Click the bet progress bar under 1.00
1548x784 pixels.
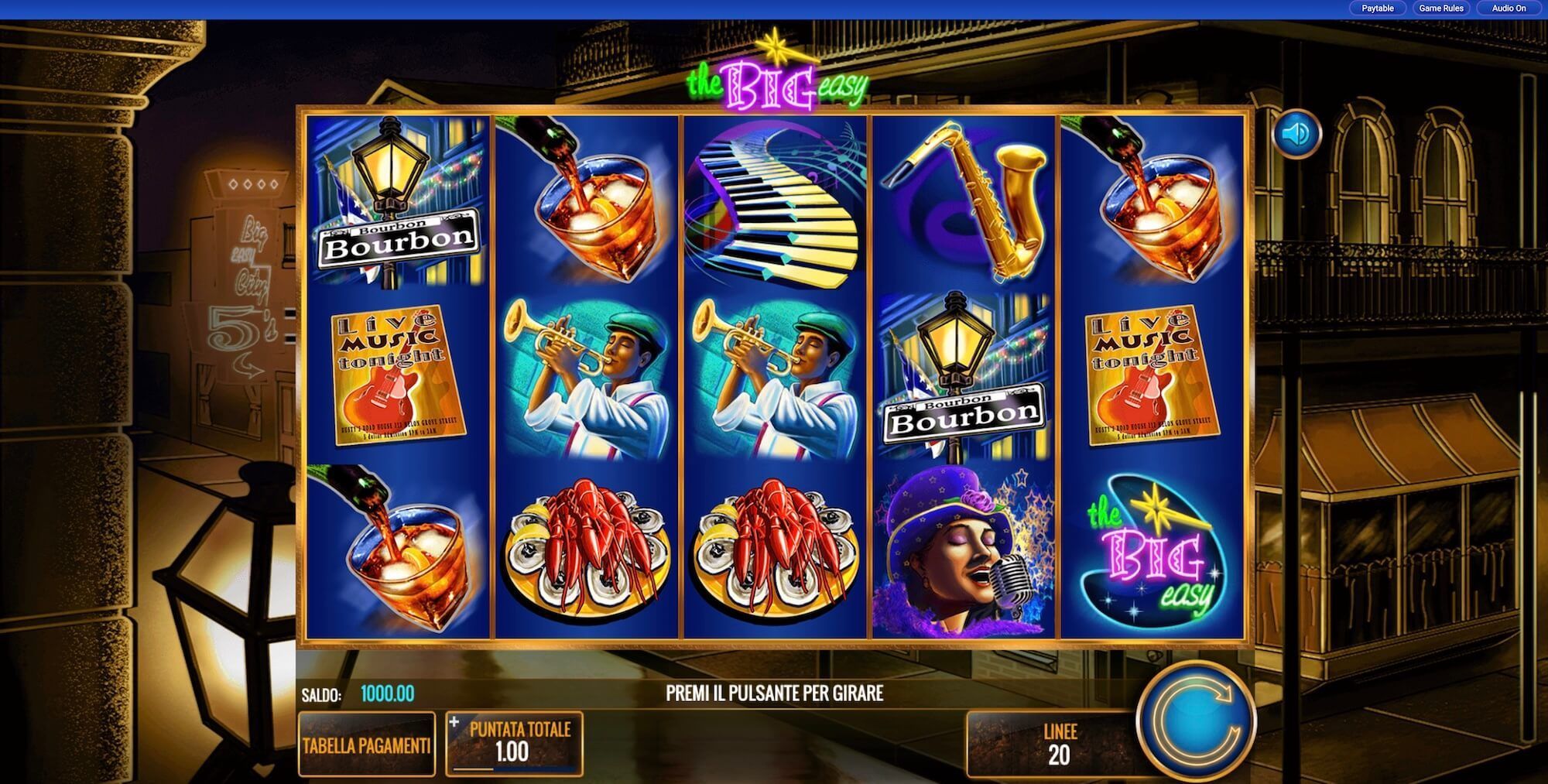pos(515,770)
